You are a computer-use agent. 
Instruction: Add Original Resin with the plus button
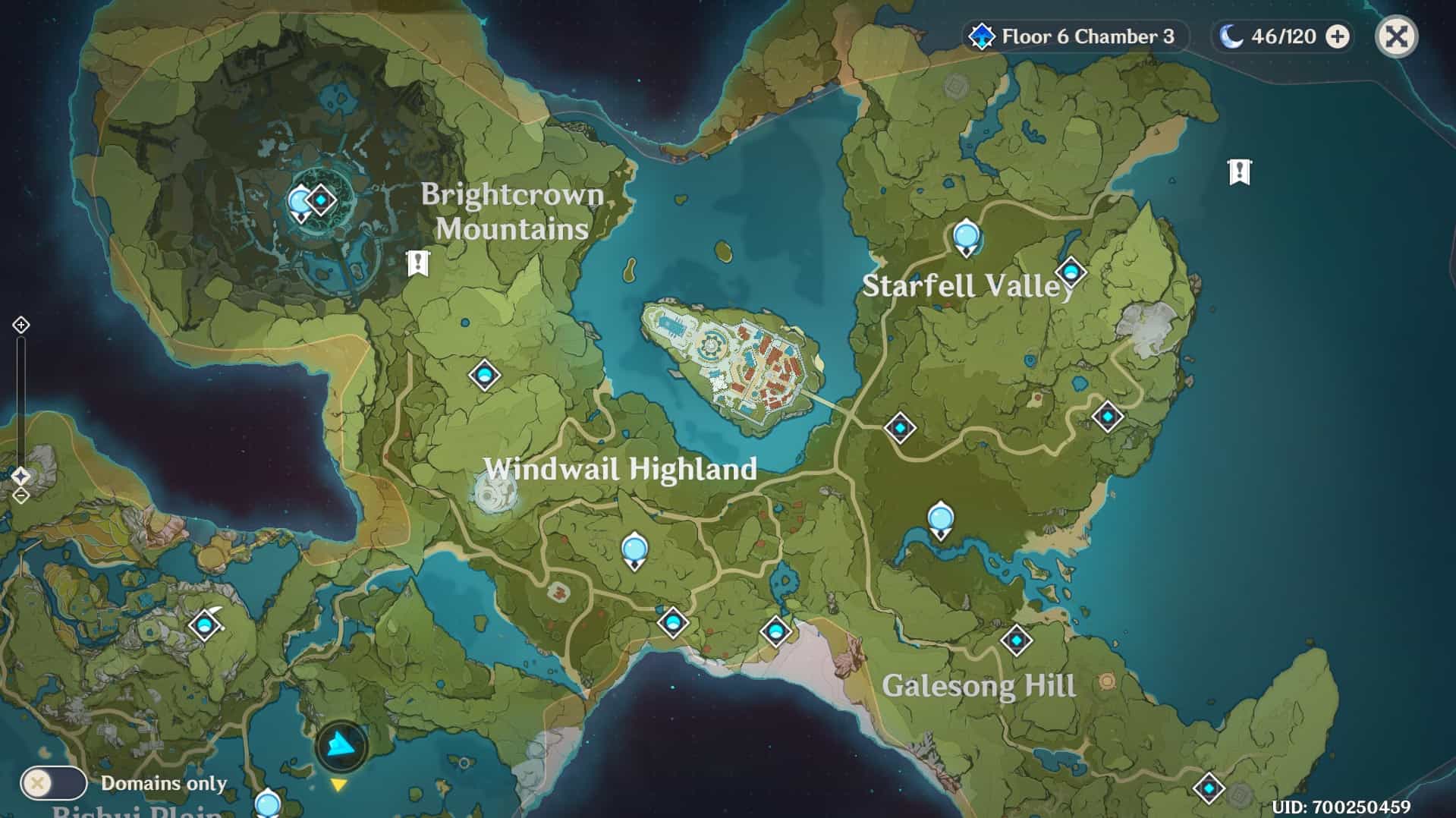click(x=1338, y=36)
